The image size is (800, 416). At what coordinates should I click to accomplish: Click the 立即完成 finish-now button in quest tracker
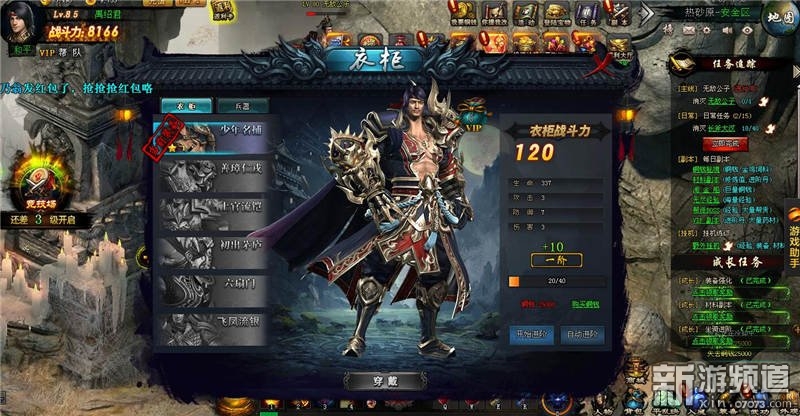coord(699,144)
